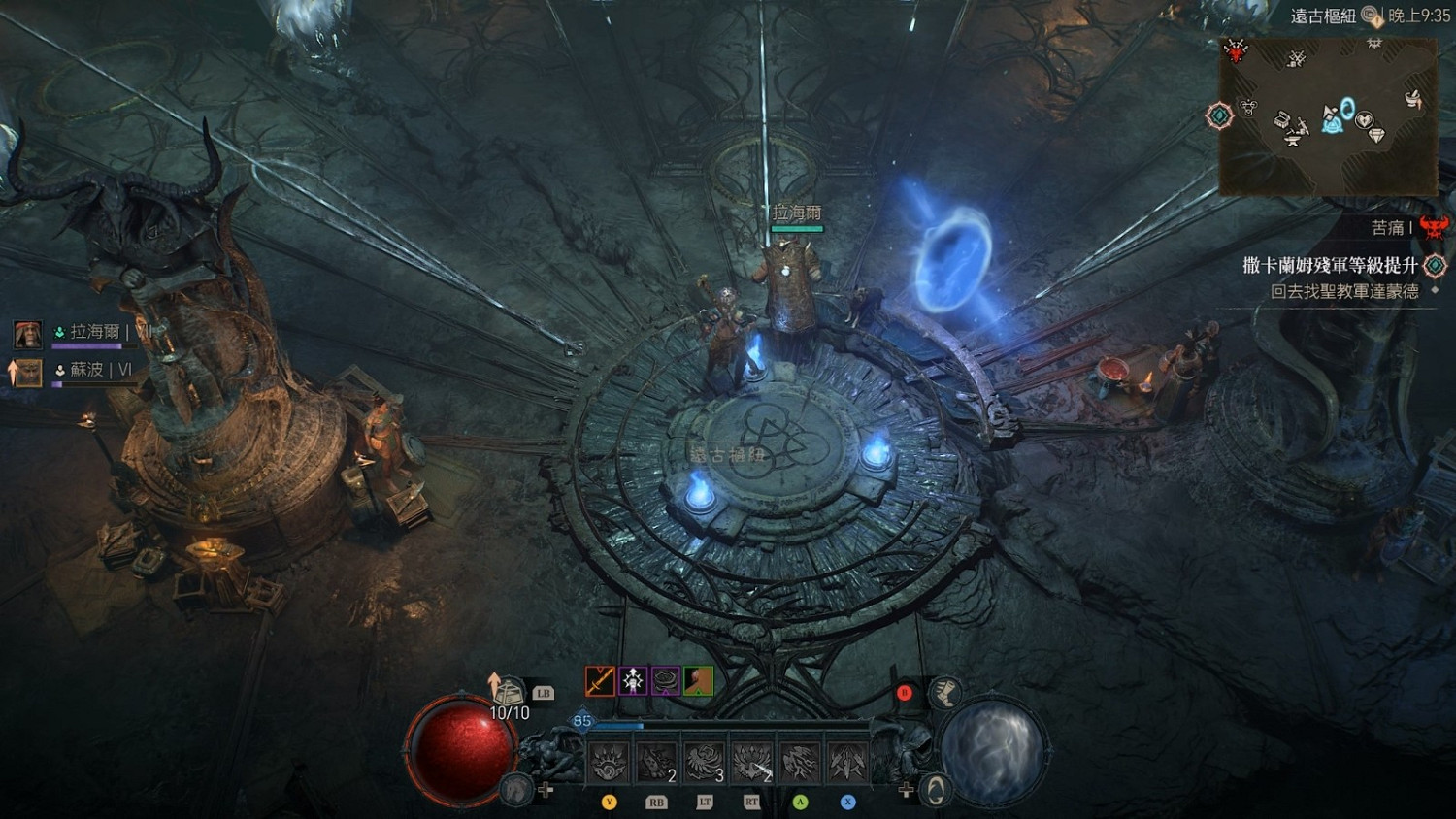
Task: Click the jeweler diamond marker on minimap
Action: pos(1376,136)
